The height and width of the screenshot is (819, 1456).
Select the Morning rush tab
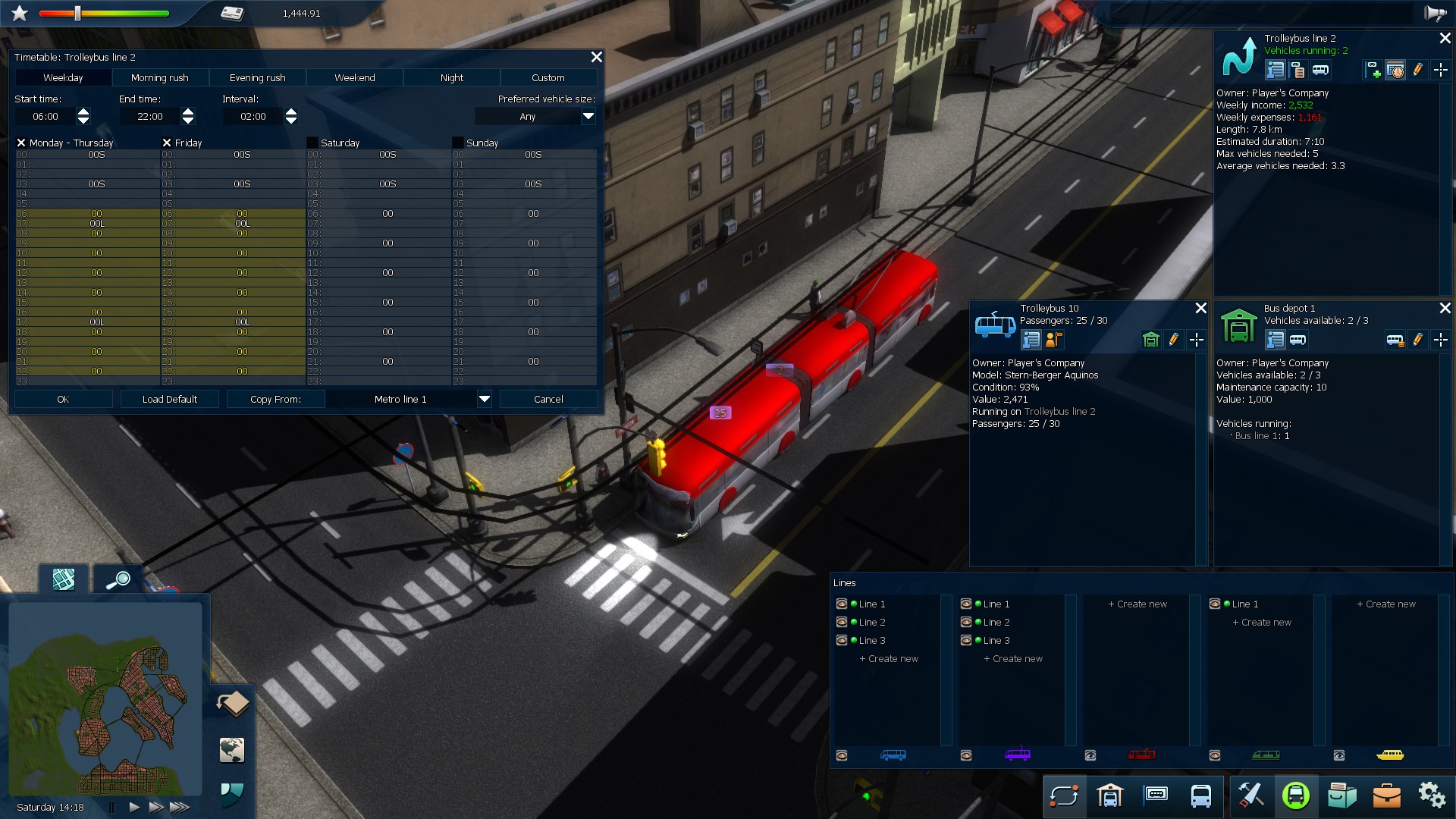[x=160, y=77]
